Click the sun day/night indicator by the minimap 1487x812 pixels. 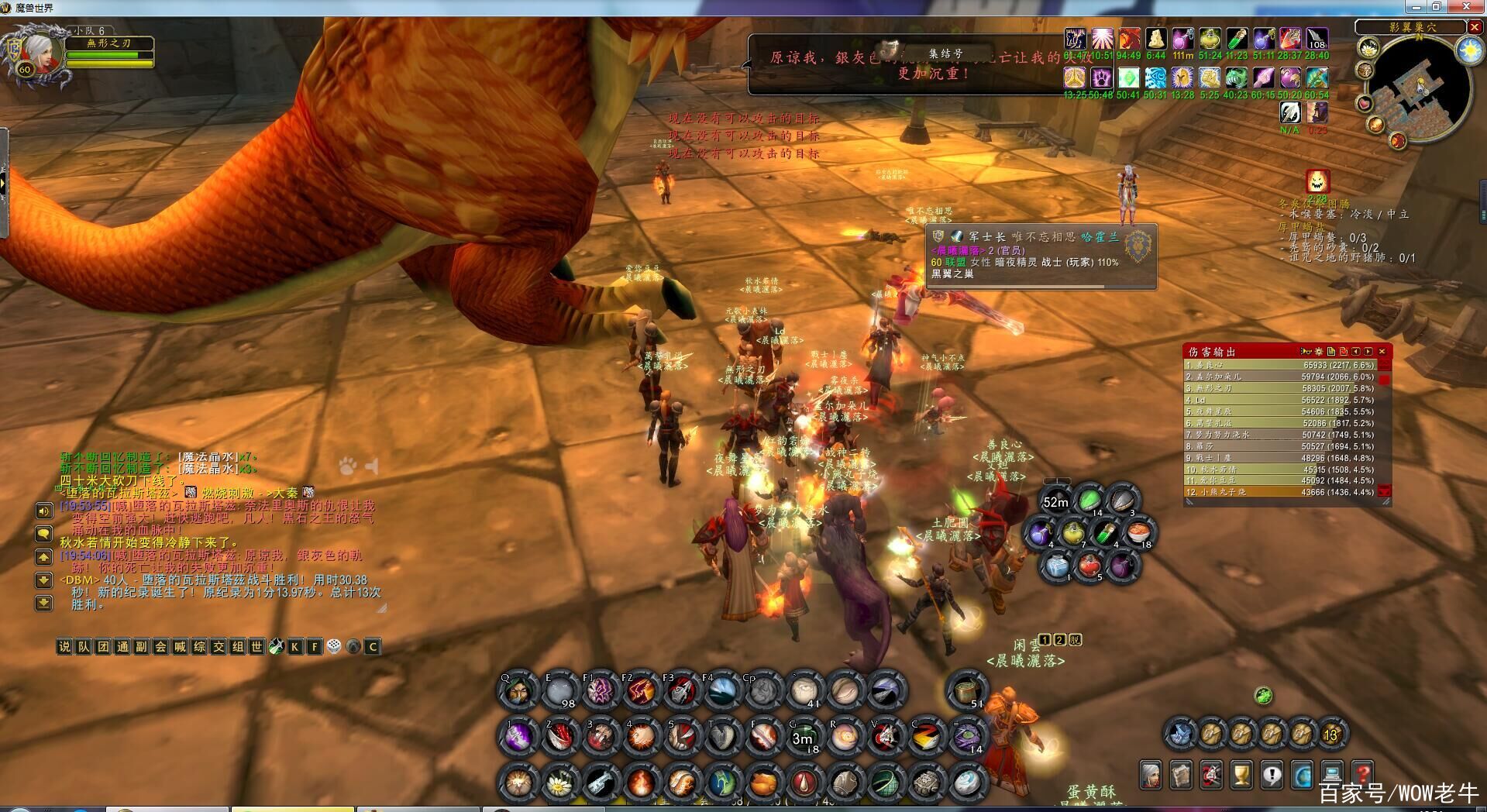click(x=1468, y=50)
